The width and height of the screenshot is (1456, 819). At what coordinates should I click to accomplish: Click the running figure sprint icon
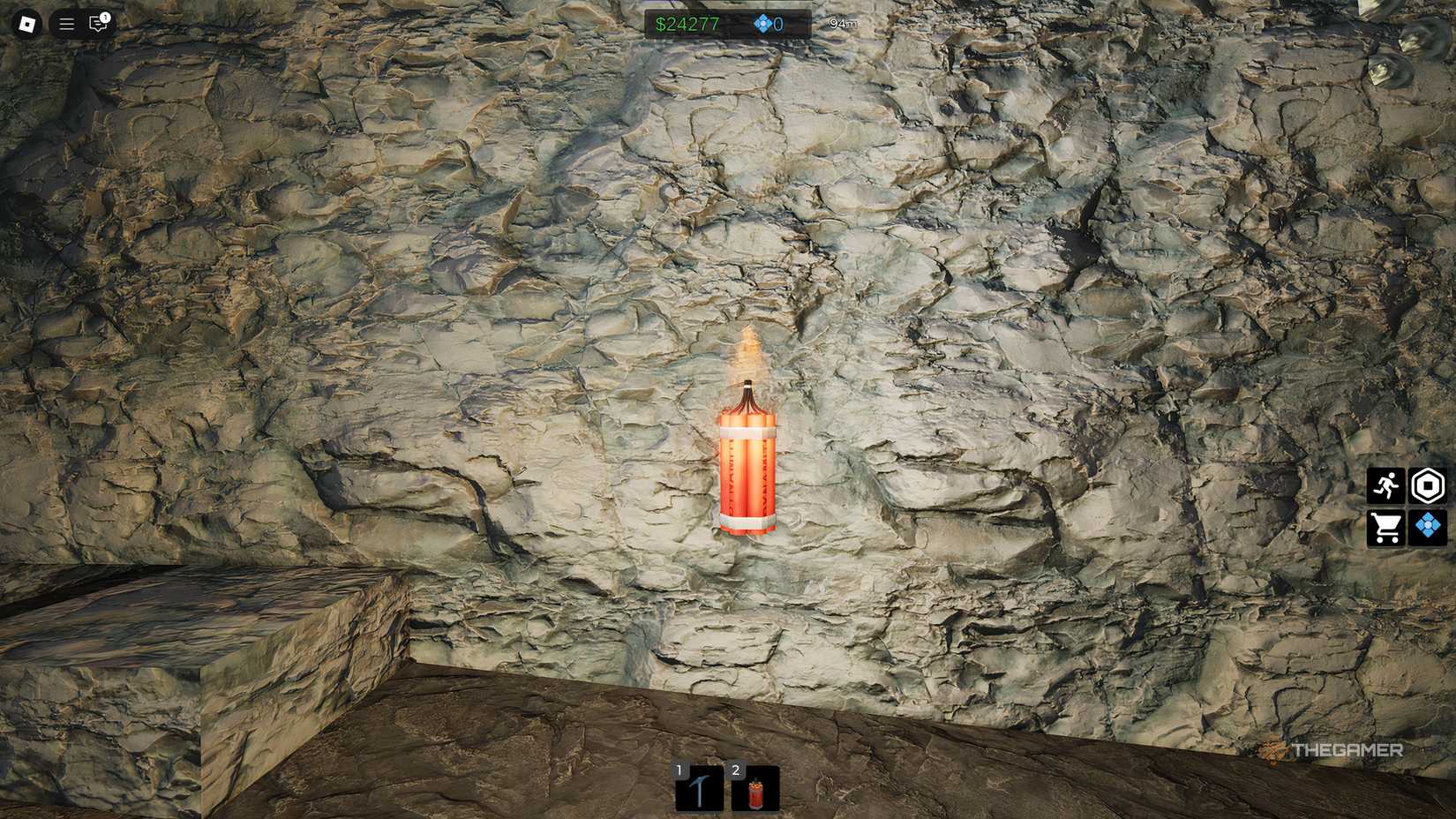pyautogui.click(x=1387, y=485)
